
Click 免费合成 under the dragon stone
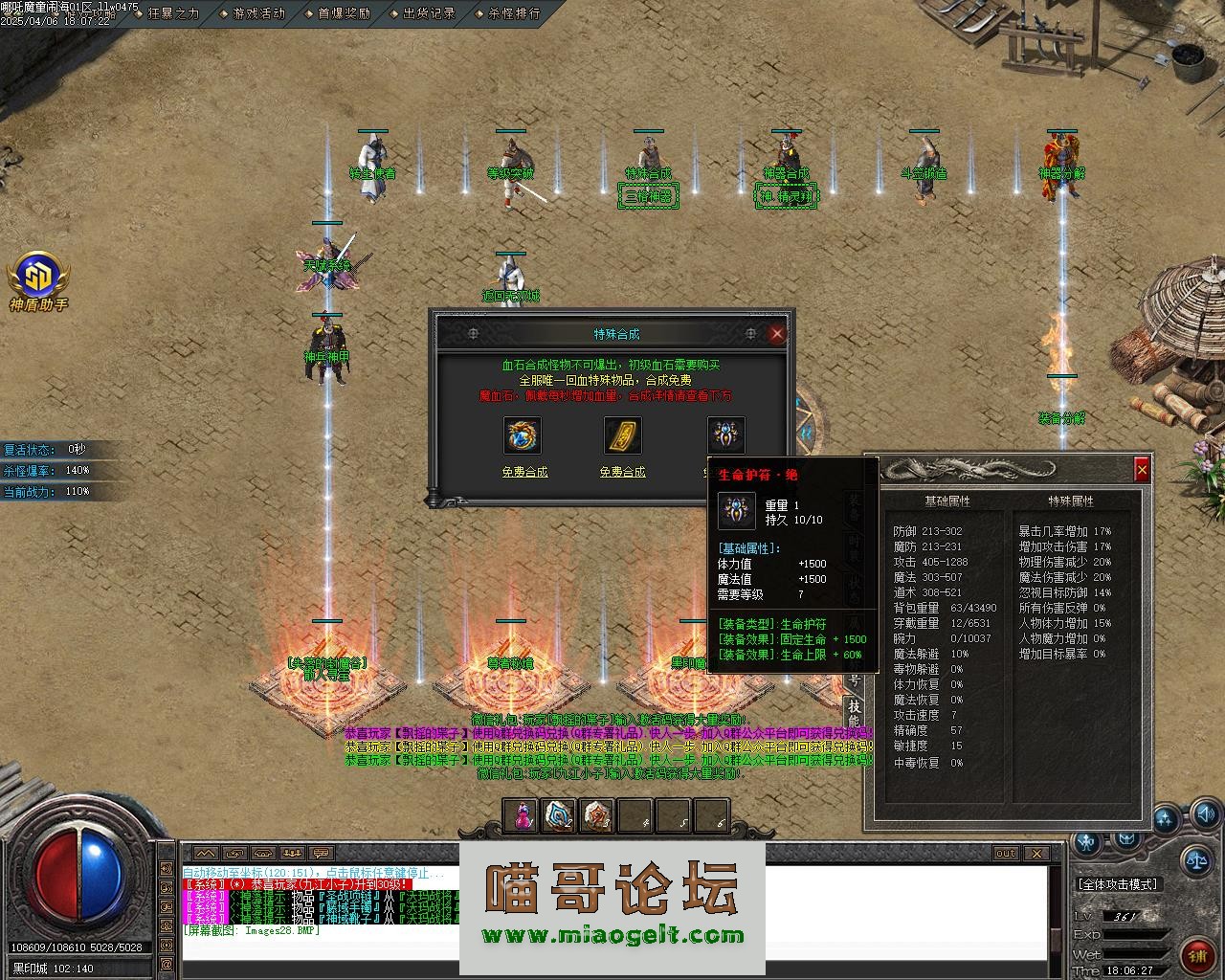tap(524, 472)
